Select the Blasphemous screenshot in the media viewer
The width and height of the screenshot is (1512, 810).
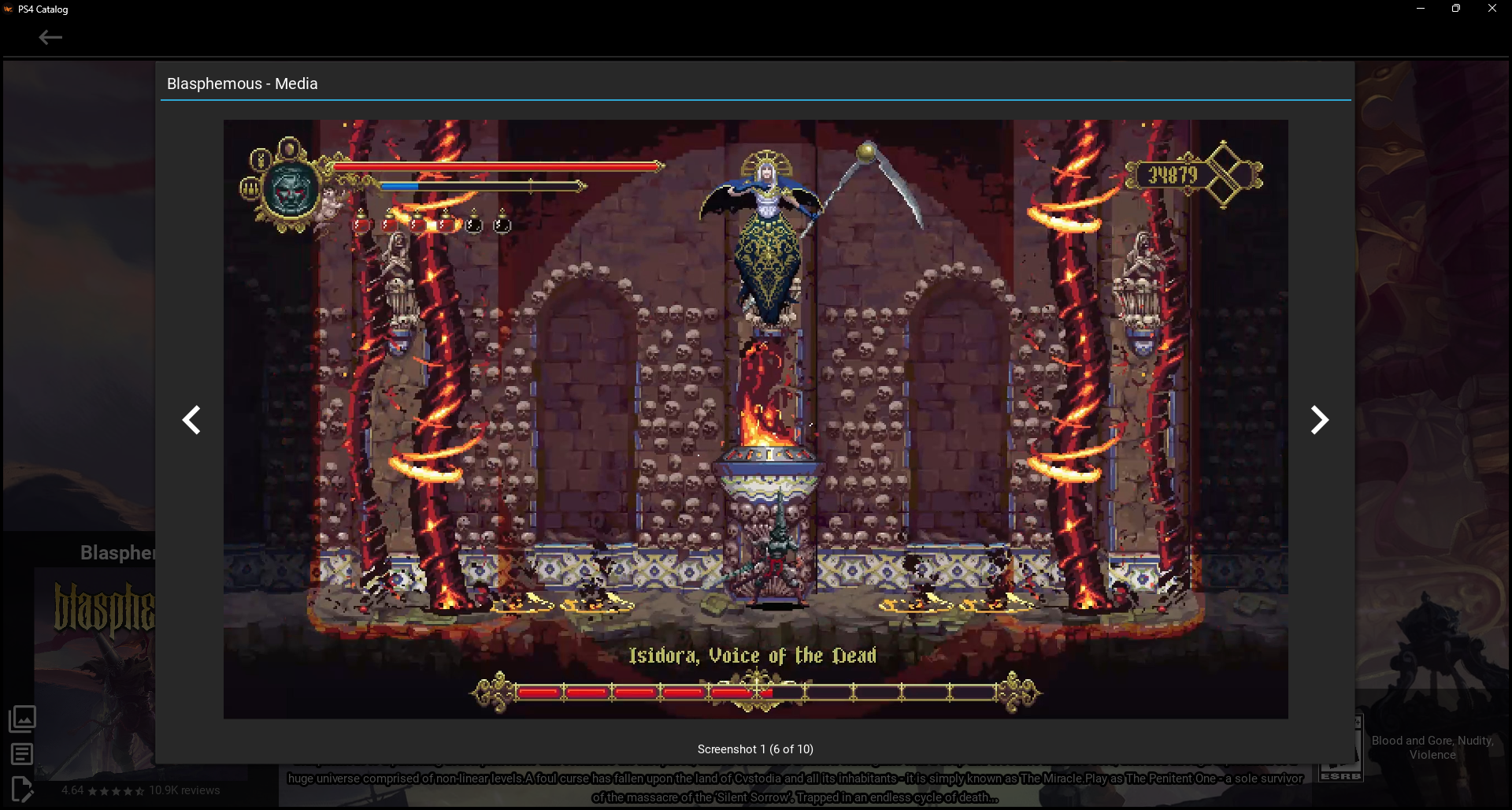[755, 418]
